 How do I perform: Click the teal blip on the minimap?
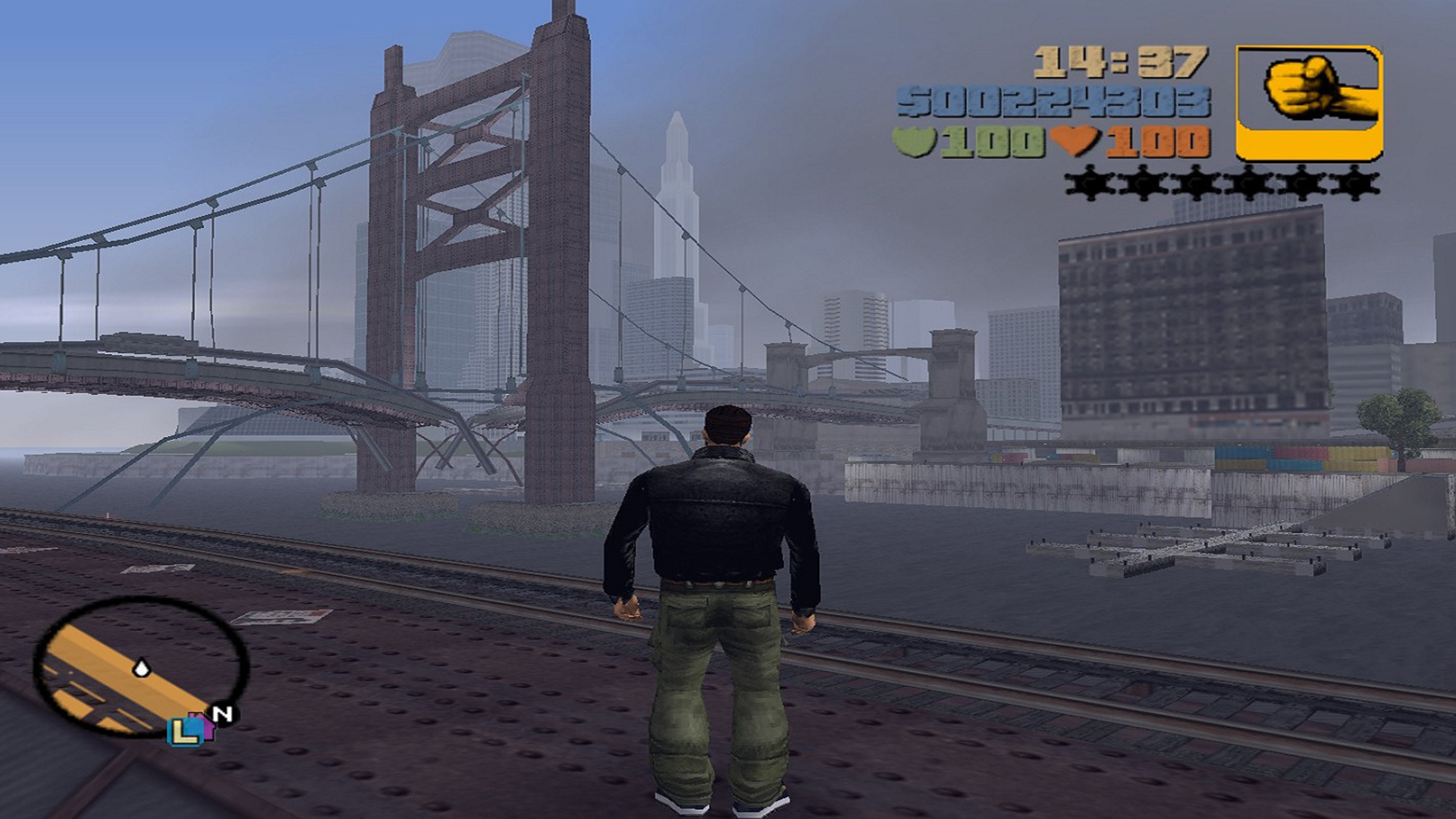(186, 733)
